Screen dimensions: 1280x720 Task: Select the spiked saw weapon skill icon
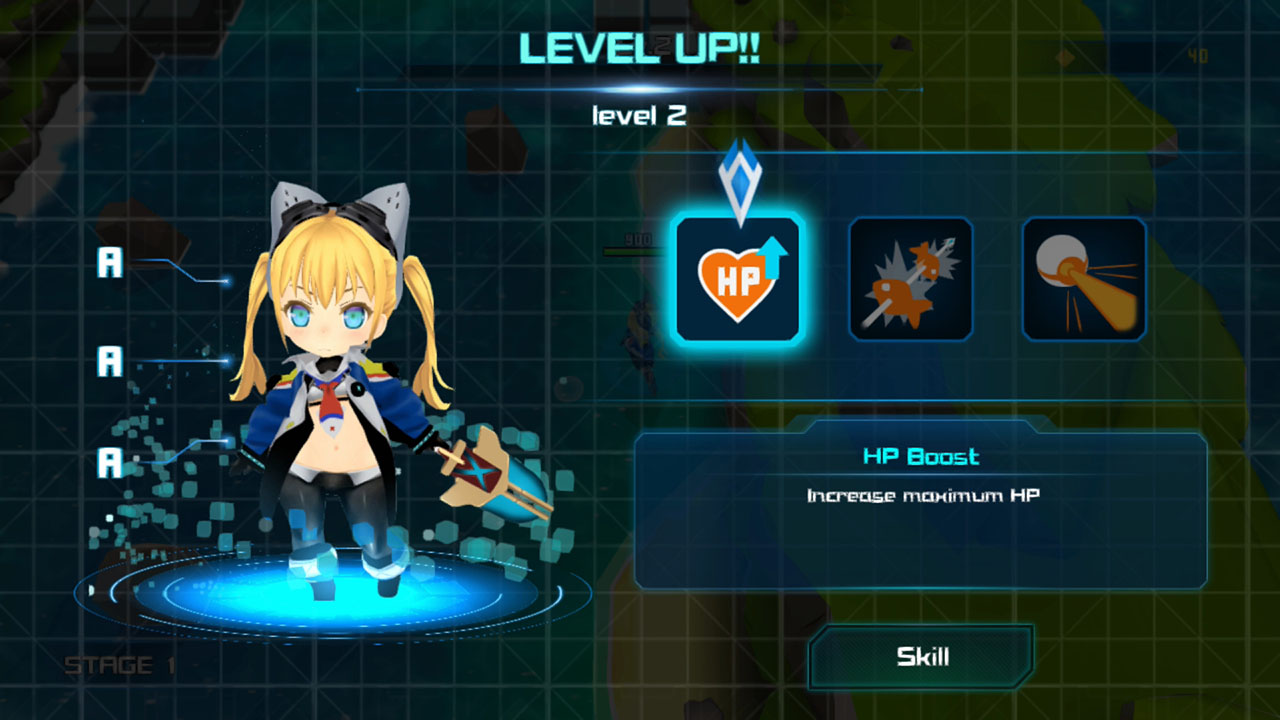point(910,280)
